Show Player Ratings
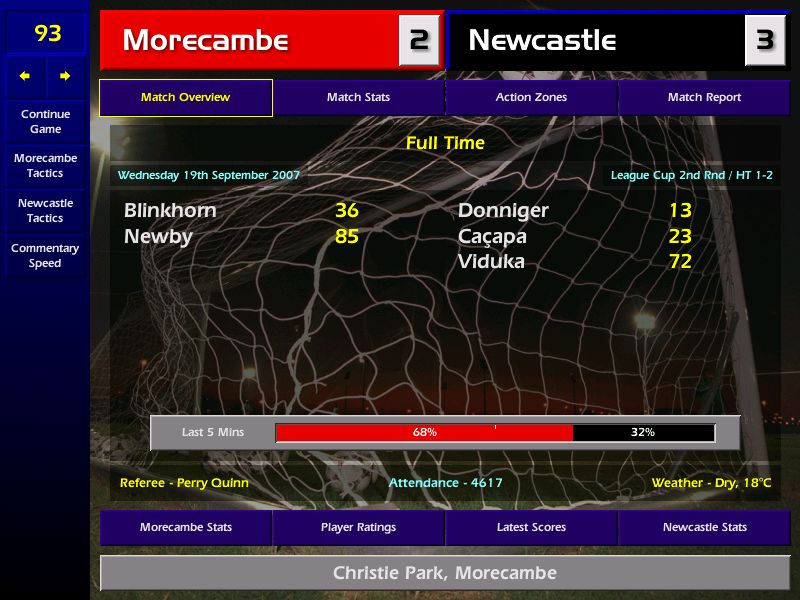Image resolution: width=800 pixels, height=600 pixels. coord(358,527)
